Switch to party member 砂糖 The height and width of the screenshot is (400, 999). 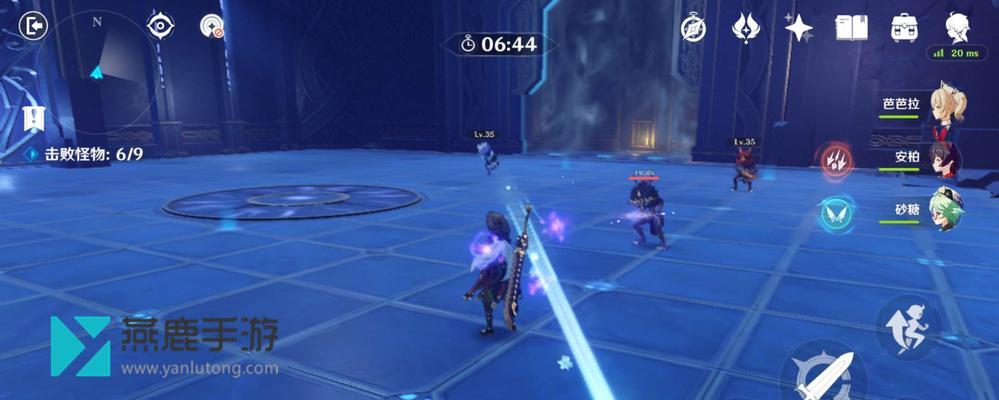tap(945, 211)
